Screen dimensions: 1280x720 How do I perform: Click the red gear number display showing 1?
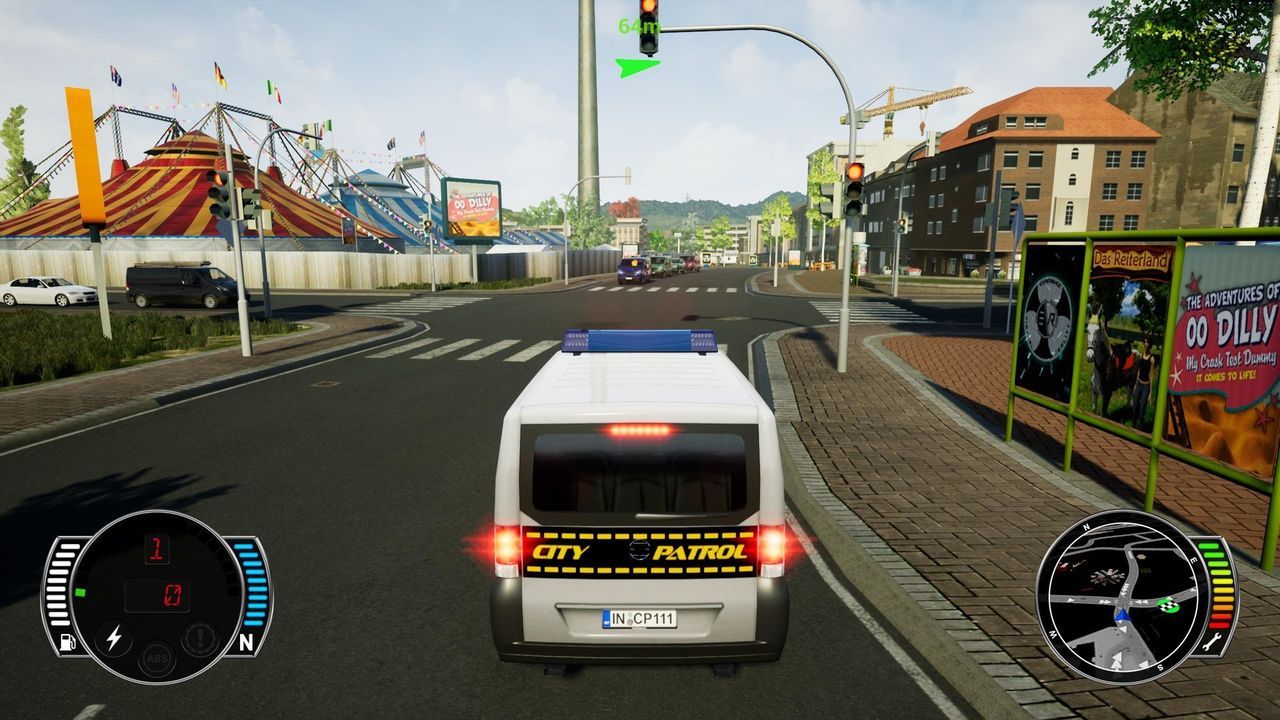point(159,550)
